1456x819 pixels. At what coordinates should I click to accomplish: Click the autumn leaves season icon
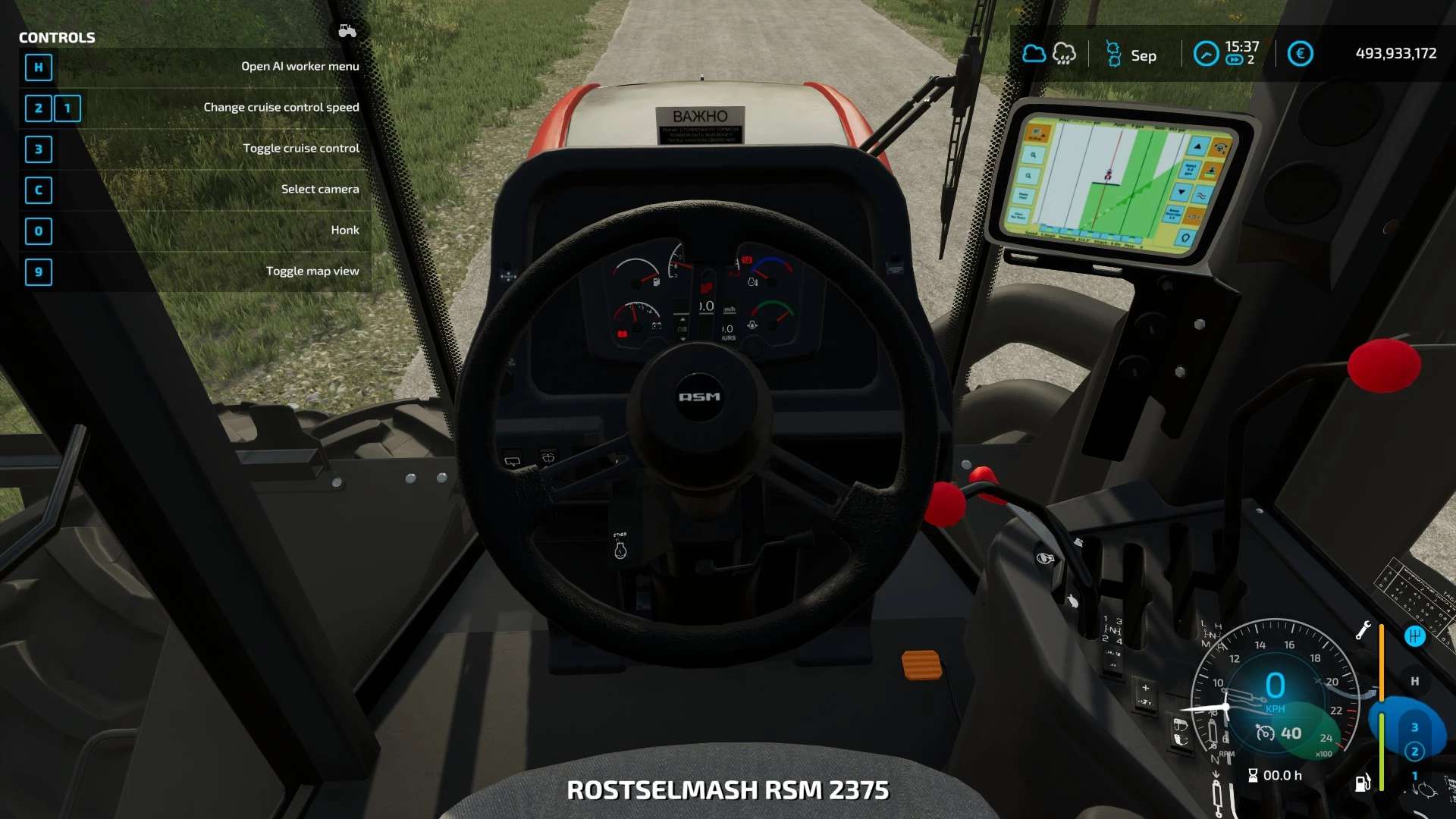point(1113,54)
